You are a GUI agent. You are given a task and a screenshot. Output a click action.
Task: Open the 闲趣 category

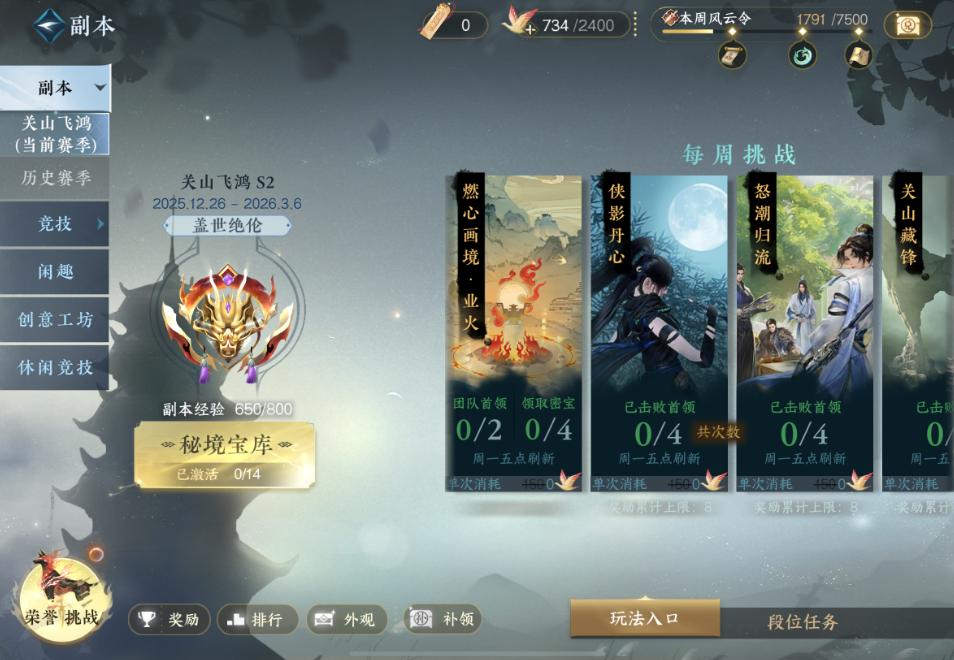coord(55,272)
